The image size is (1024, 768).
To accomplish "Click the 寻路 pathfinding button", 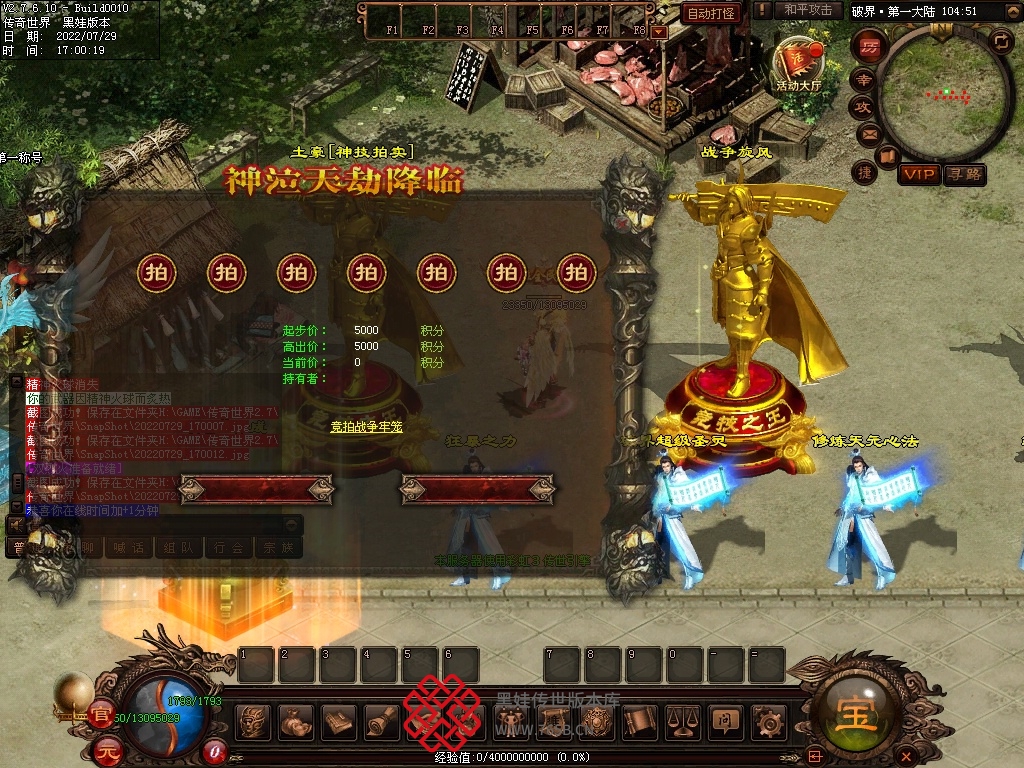I will 964,174.
